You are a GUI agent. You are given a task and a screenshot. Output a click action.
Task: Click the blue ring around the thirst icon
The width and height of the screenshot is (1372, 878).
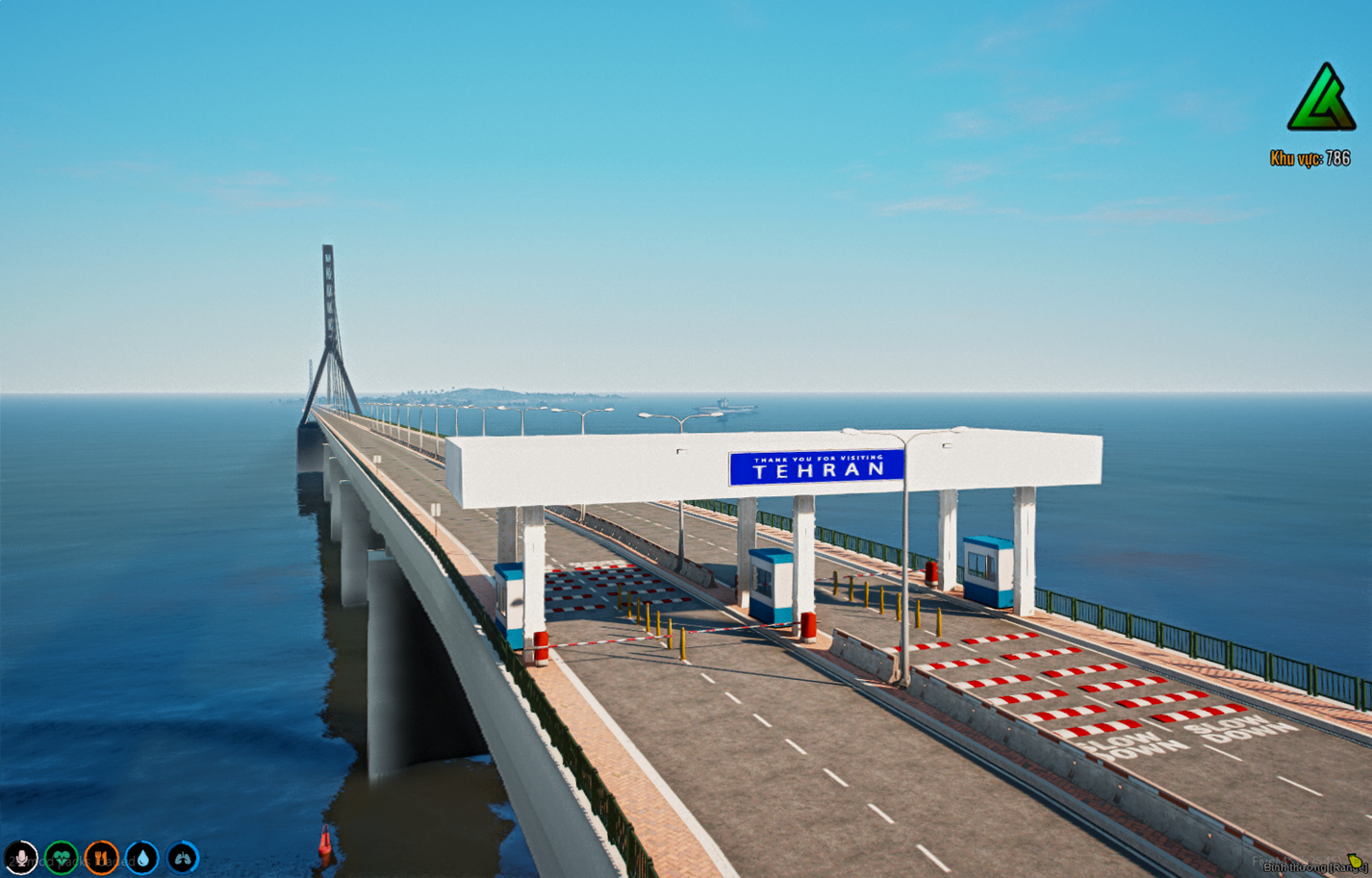[x=142, y=842]
